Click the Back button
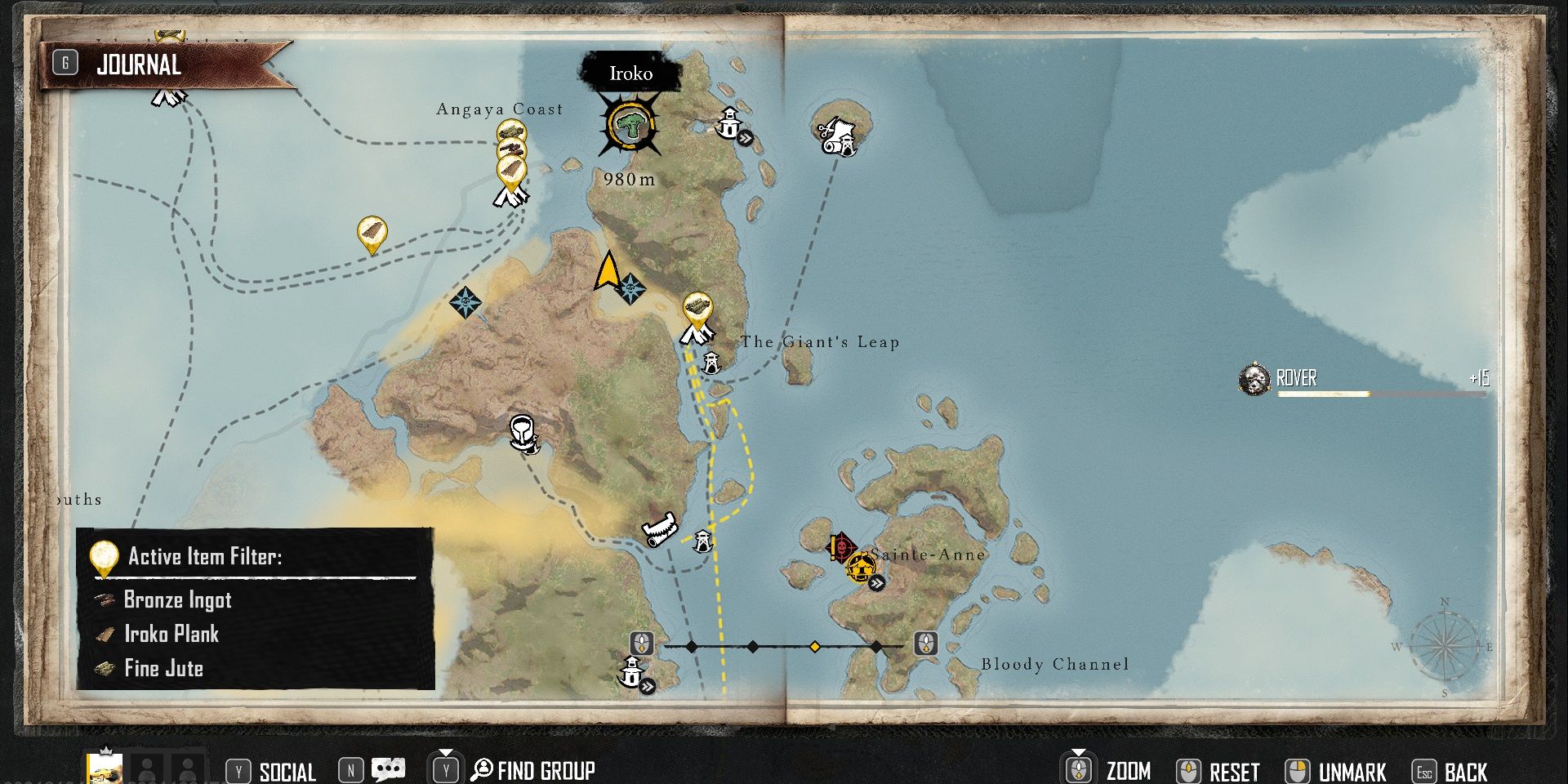This screenshot has height=784, width=1568. click(x=1466, y=772)
